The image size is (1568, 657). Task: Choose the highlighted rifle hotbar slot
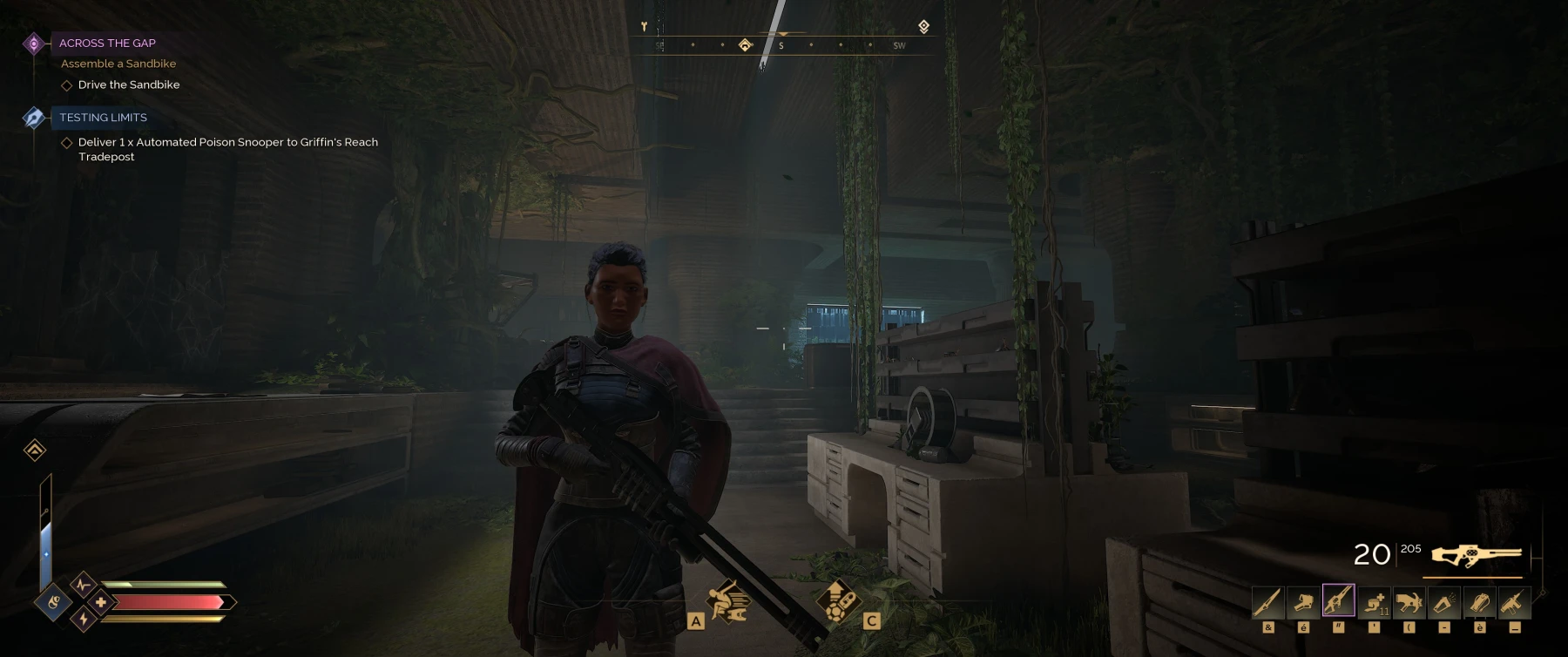click(1338, 601)
